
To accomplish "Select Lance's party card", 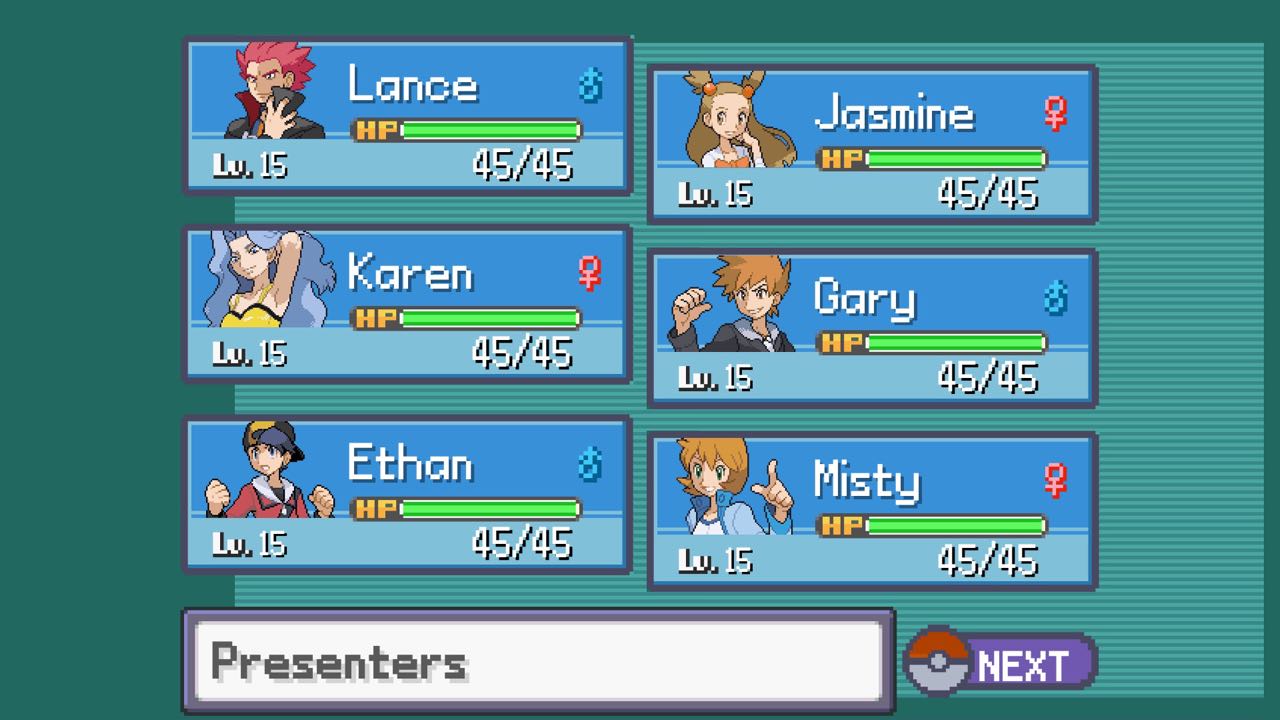I will pyautogui.click(x=406, y=115).
